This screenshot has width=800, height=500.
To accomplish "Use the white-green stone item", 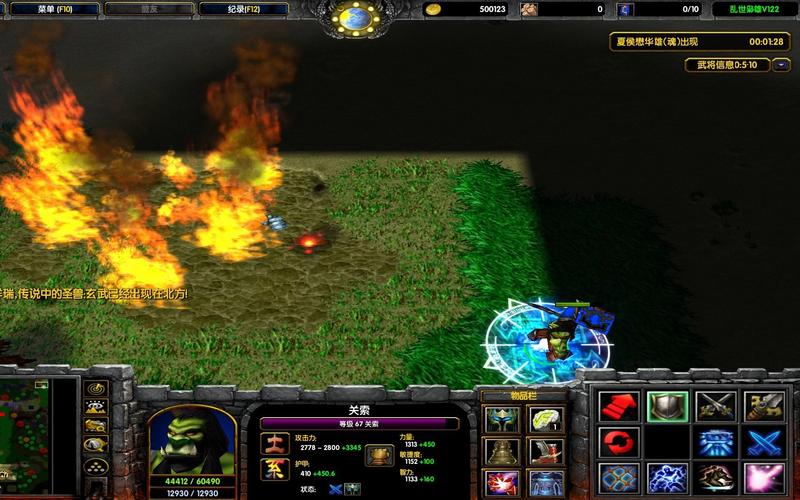I will (546, 419).
